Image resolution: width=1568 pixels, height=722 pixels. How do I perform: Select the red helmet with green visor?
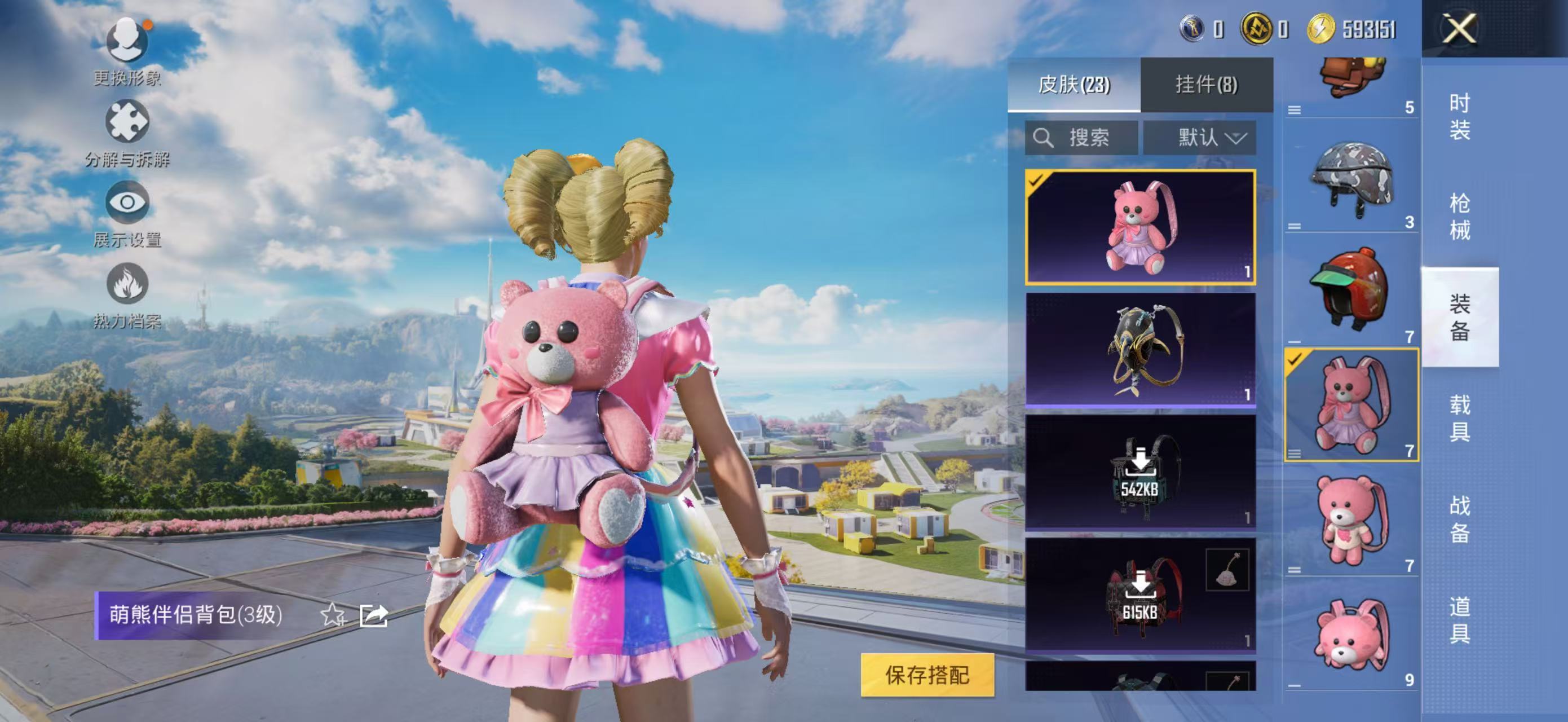[1351, 291]
